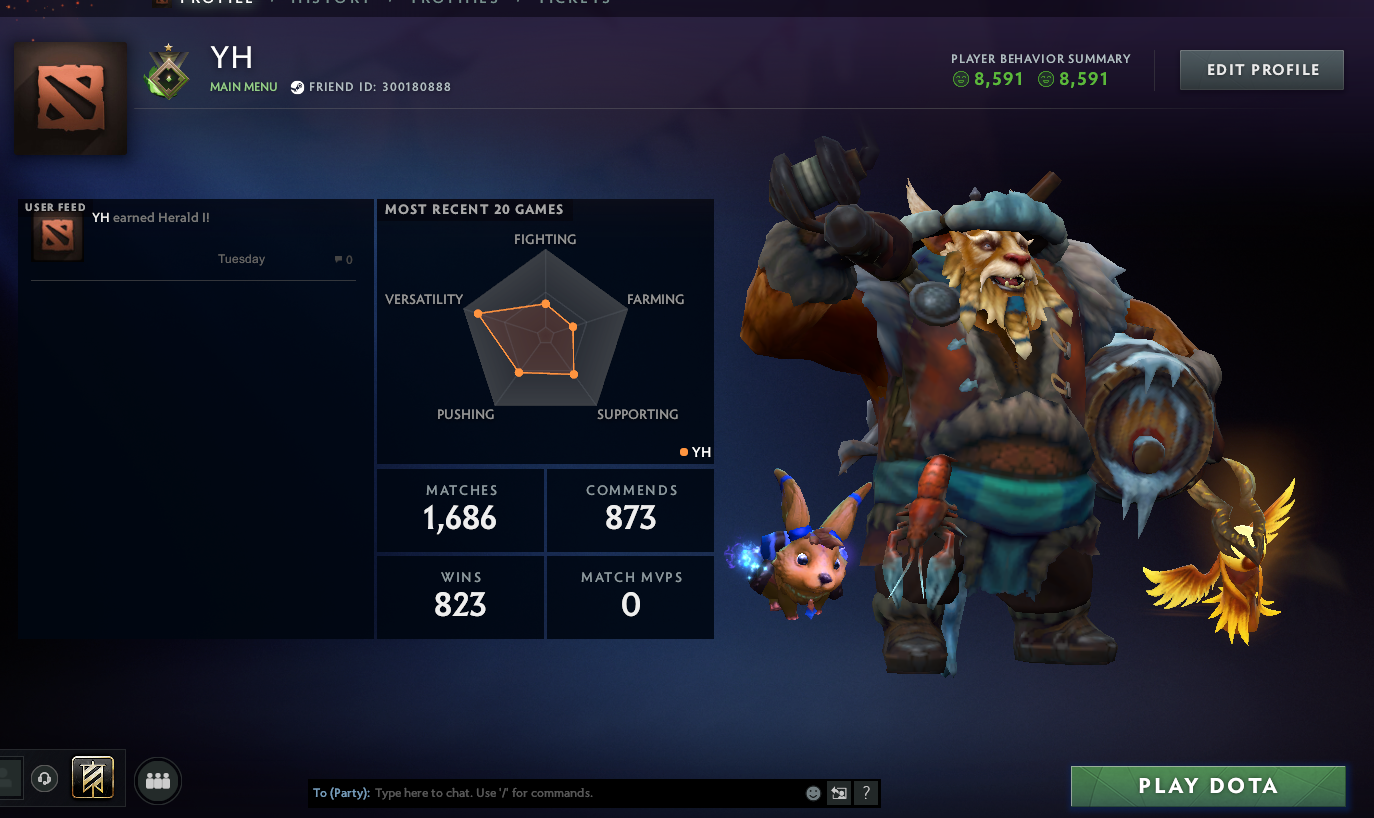The height and width of the screenshot is (818, 1374).
Task: Open the help question mark beside chat
Action: (865, 792)
